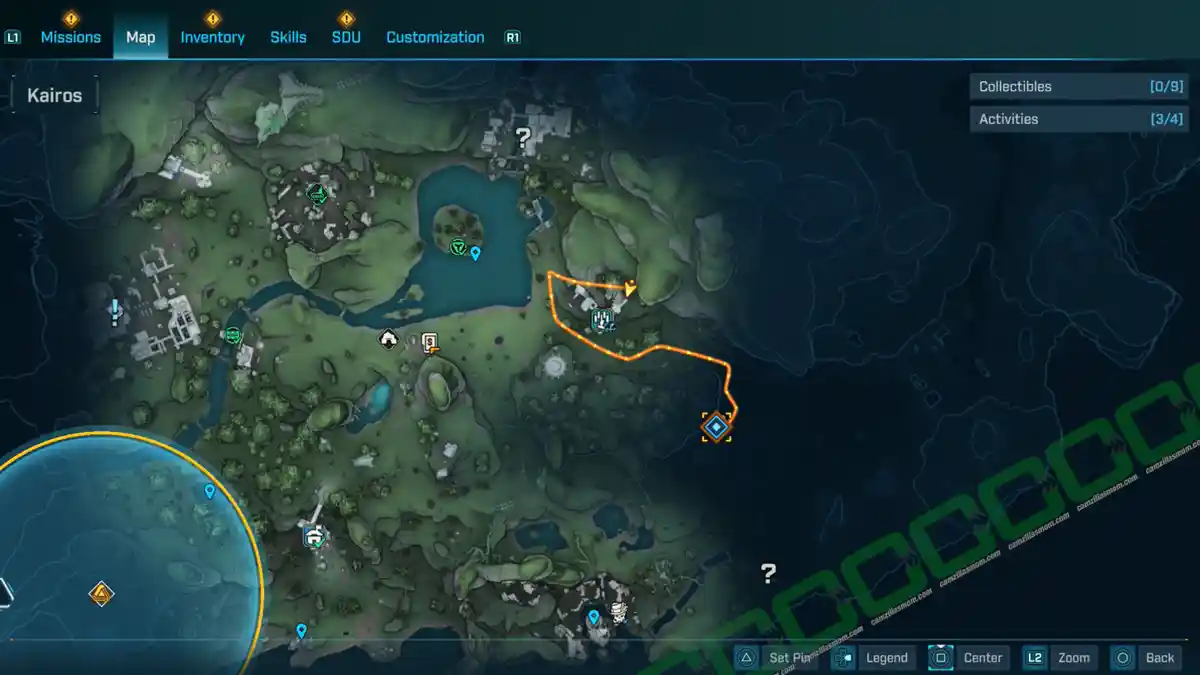
Task: Select the orange triangle mission marker
Action: tap(101, 595)
